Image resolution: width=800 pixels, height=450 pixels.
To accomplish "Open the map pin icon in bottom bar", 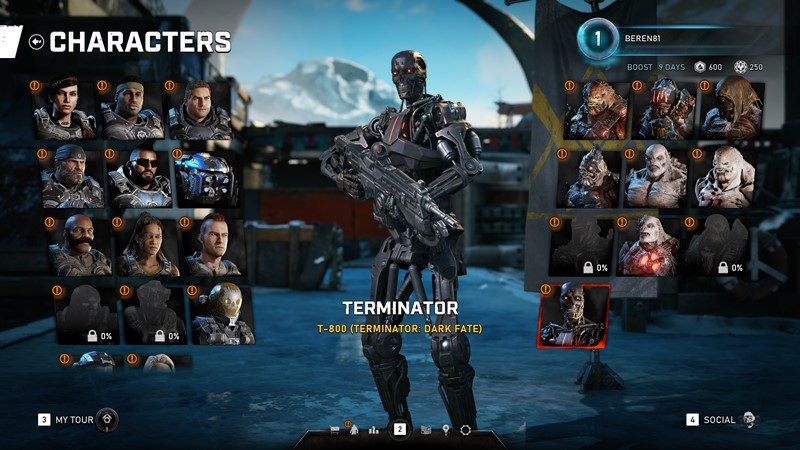I will pos(446,430).
